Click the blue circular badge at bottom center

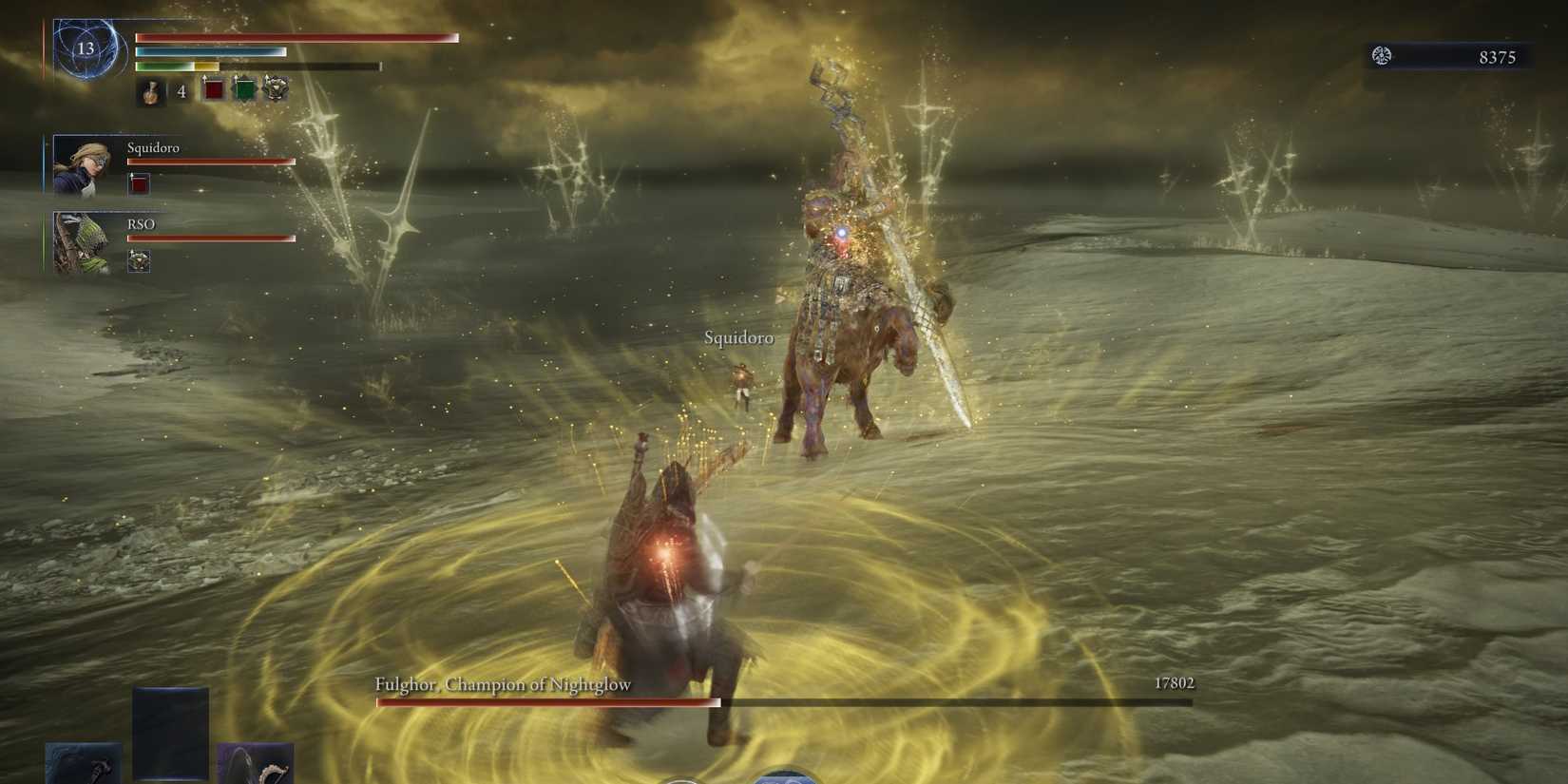[784, 776]
